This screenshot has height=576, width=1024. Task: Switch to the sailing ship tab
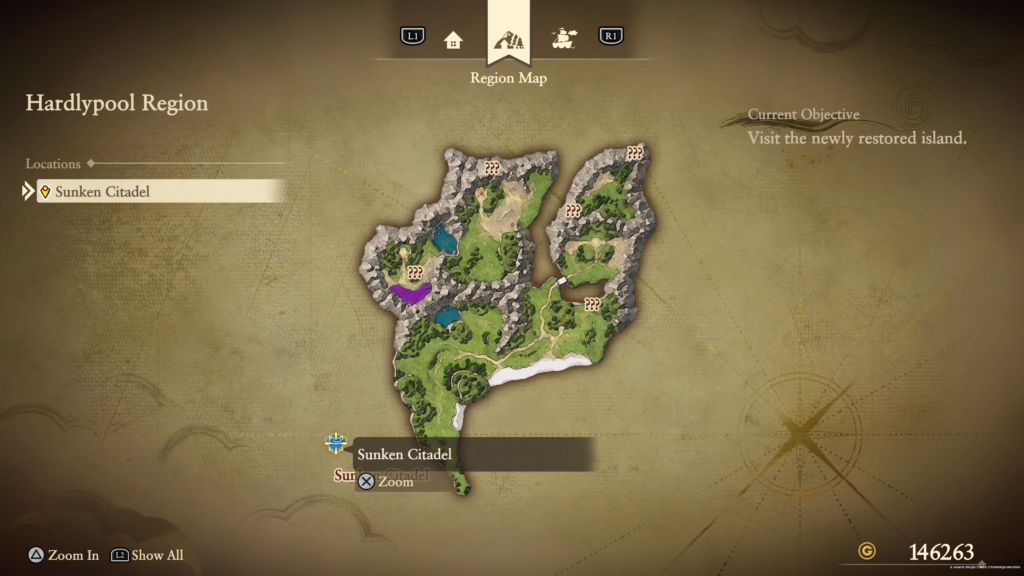564,39
